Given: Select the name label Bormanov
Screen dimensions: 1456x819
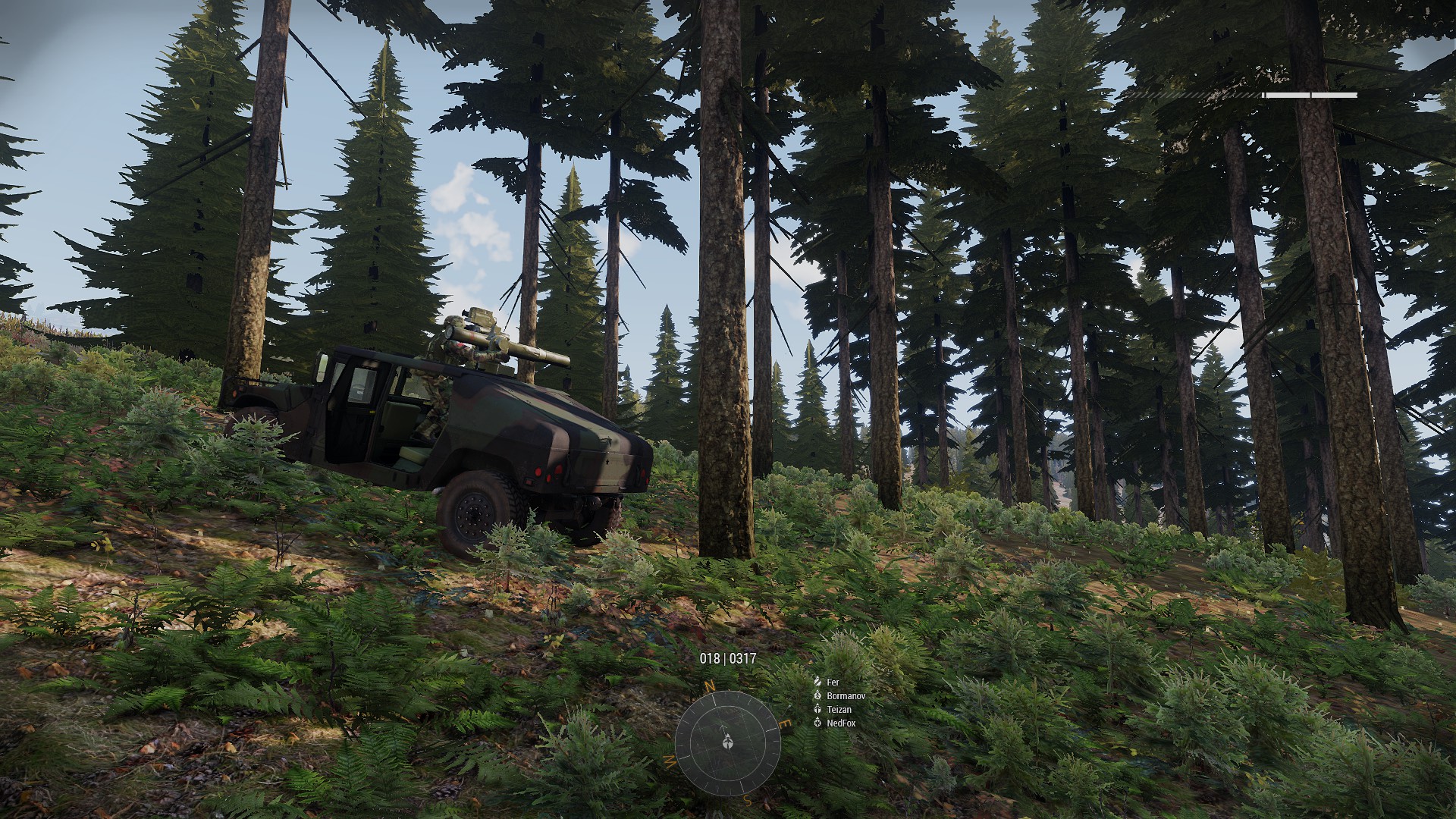Looking at the screenshot, I should pyautogui.click(x=846, y=696).
